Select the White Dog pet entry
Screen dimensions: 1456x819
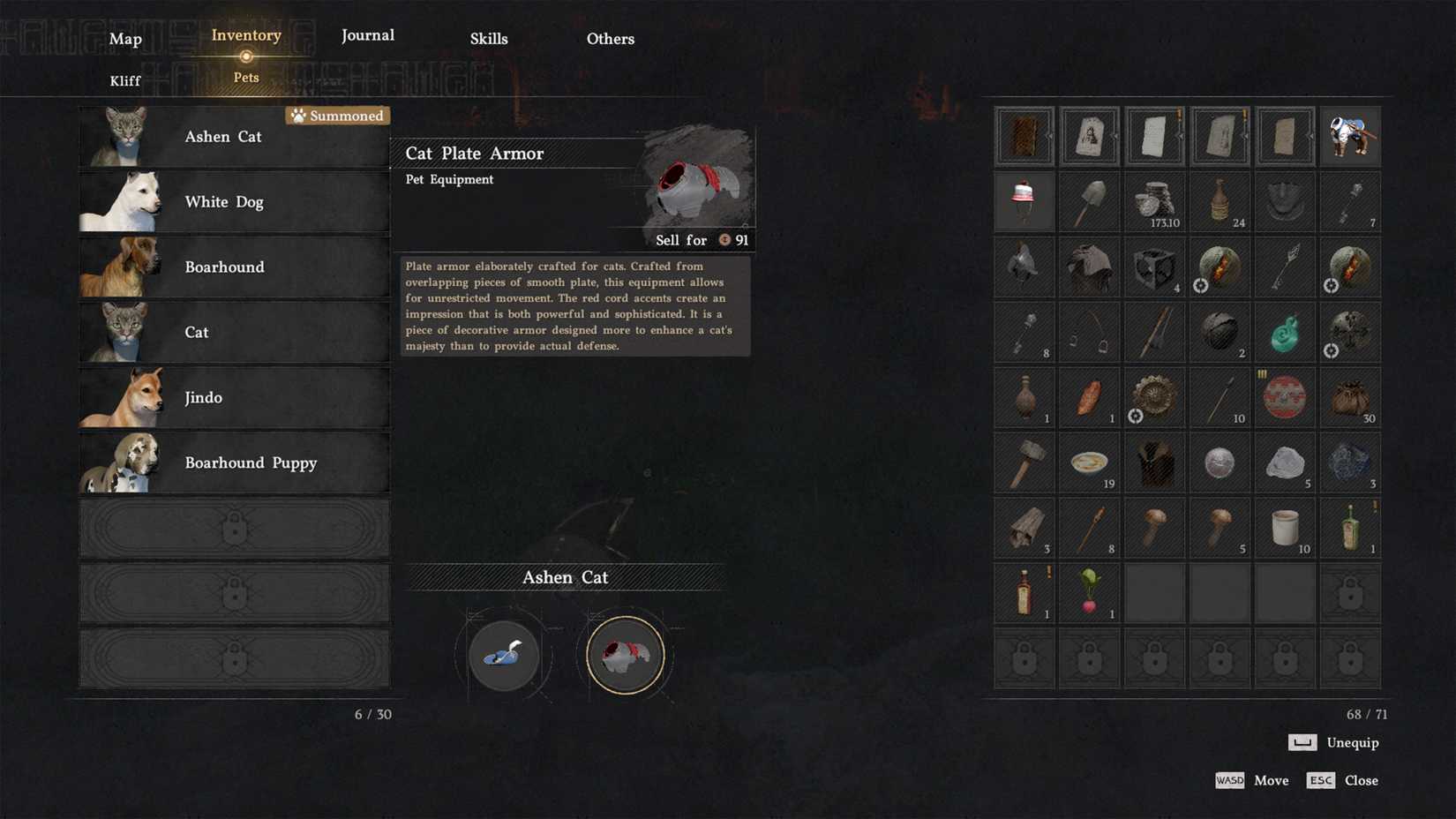[234, 201]
